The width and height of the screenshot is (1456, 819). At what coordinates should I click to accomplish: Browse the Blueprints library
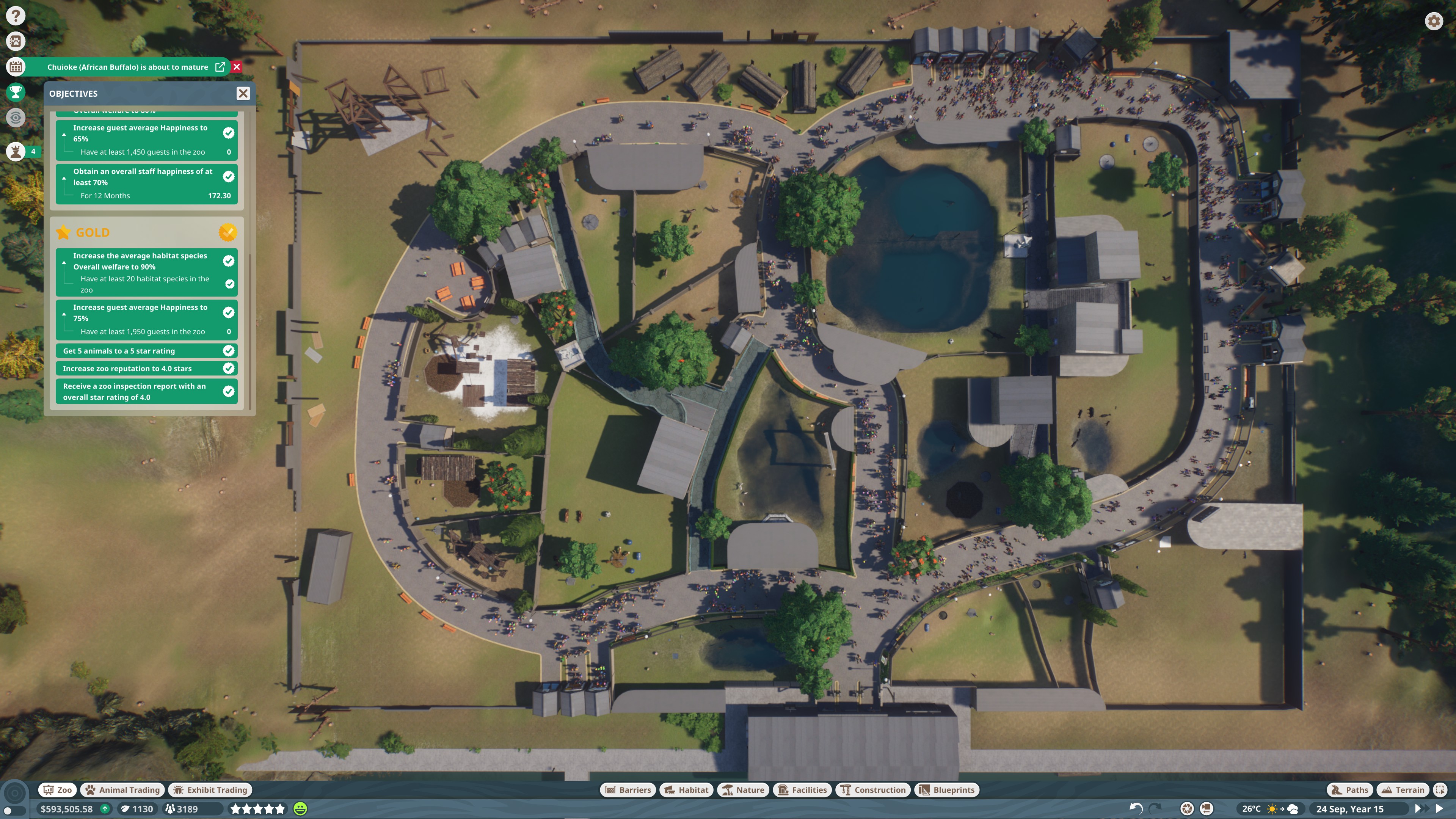tap(946, 789)
